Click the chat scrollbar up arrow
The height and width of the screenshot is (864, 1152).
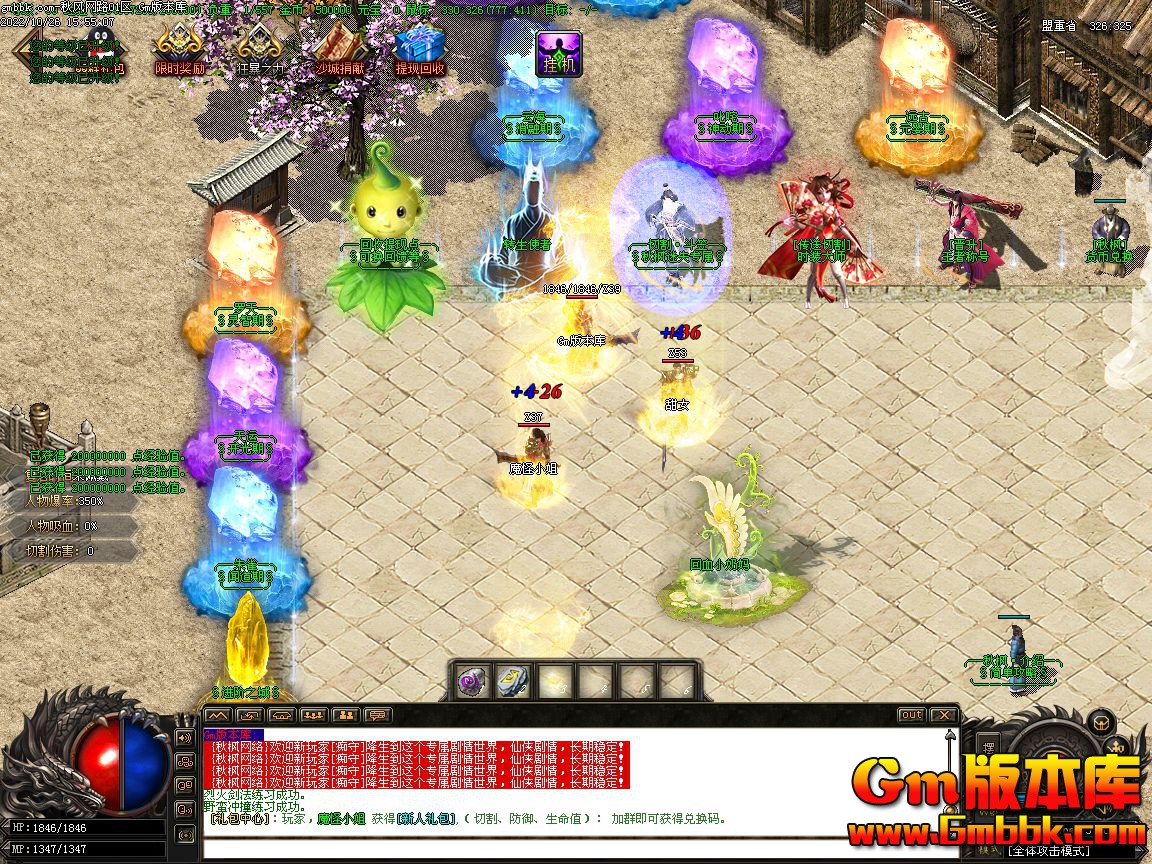(x=951, y=737)
